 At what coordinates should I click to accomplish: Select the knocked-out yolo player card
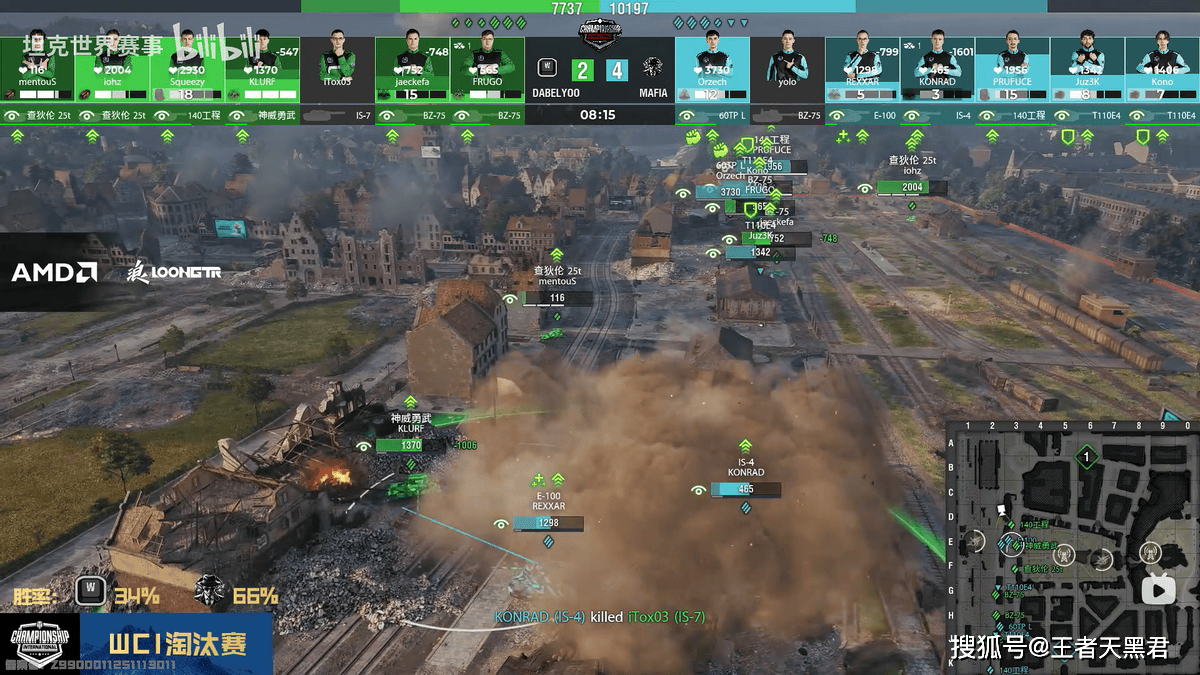(x=787, y=68)
